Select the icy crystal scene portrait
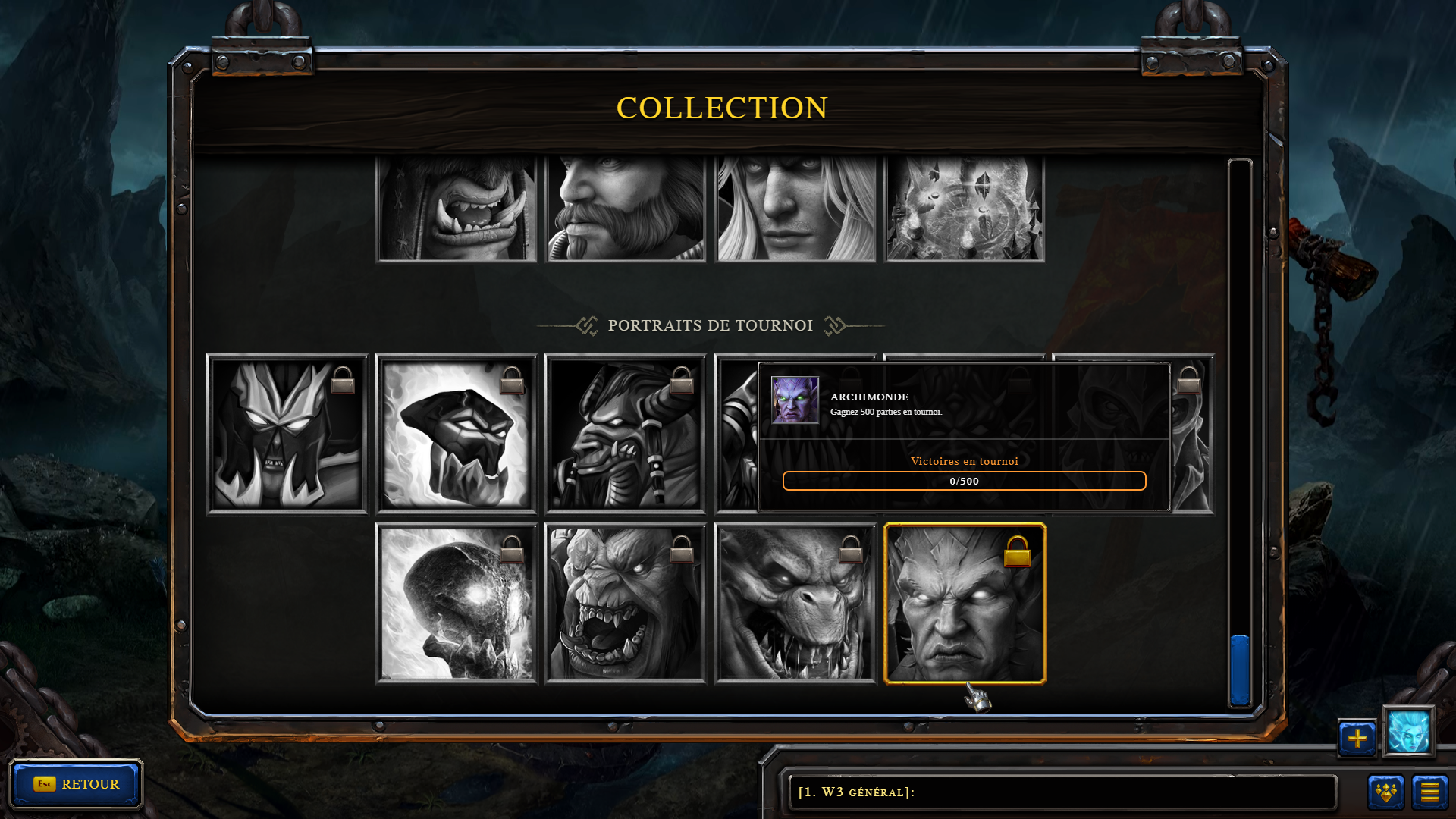The width and height of the screenshot is (1456, 819). pyautogui.click(x=965, y=209)
